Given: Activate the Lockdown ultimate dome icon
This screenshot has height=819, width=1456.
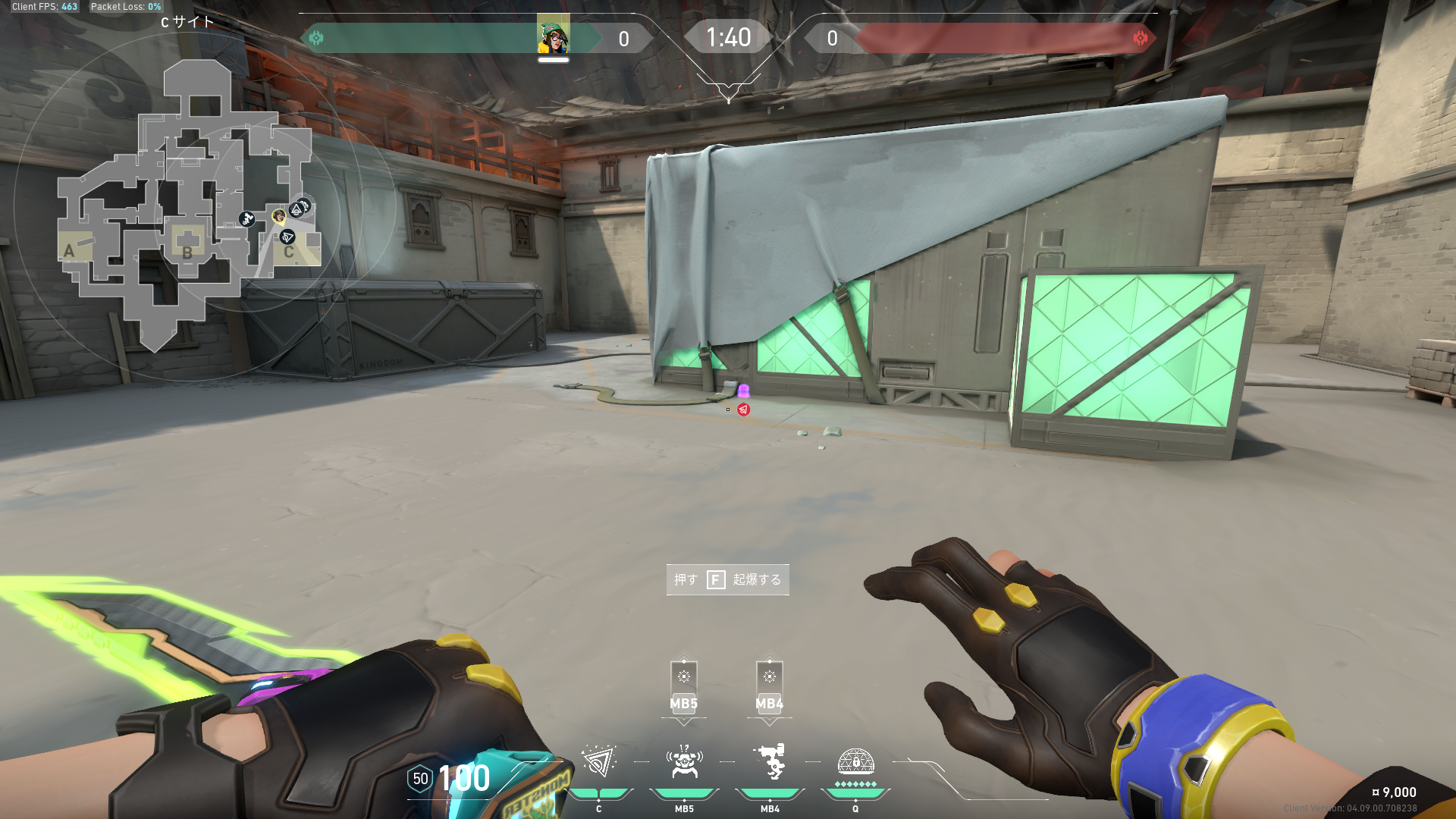Looking at the screenshot, I should (x=855, y=761).
